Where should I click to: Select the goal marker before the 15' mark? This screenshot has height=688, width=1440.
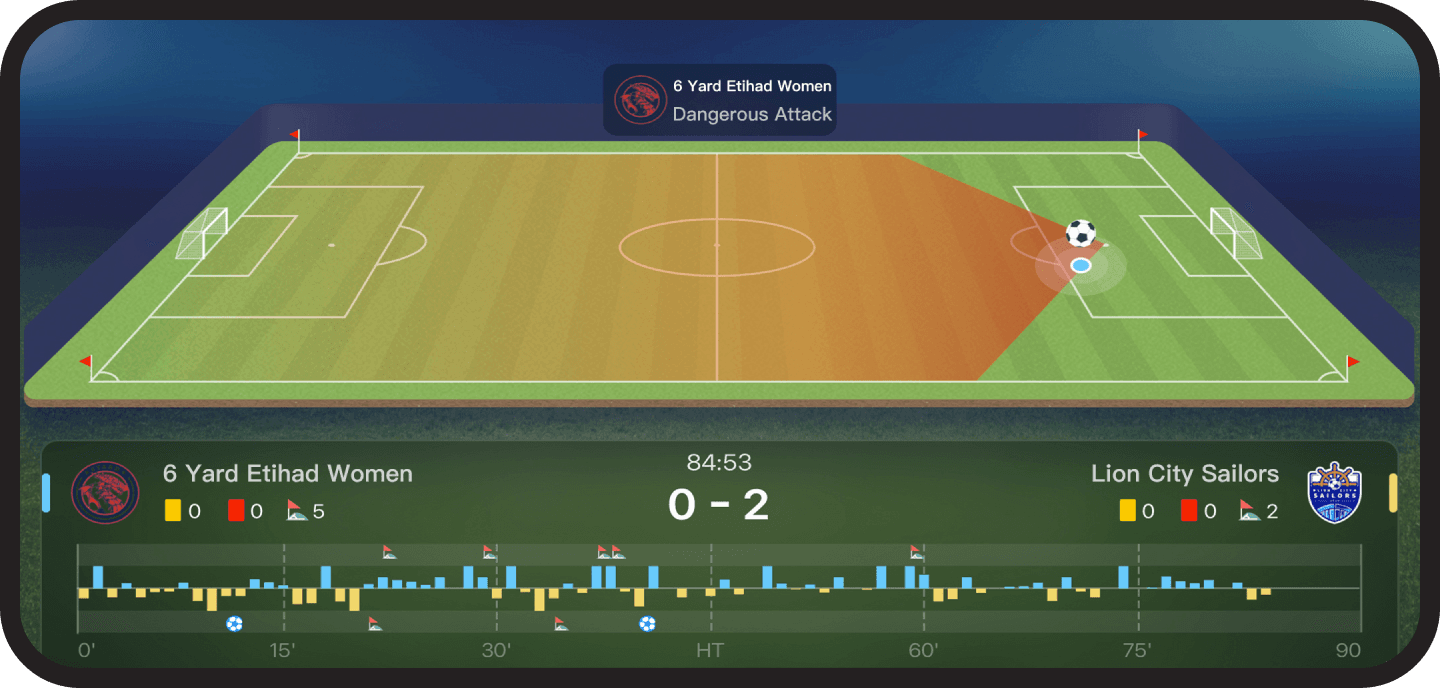click(234, 624)
